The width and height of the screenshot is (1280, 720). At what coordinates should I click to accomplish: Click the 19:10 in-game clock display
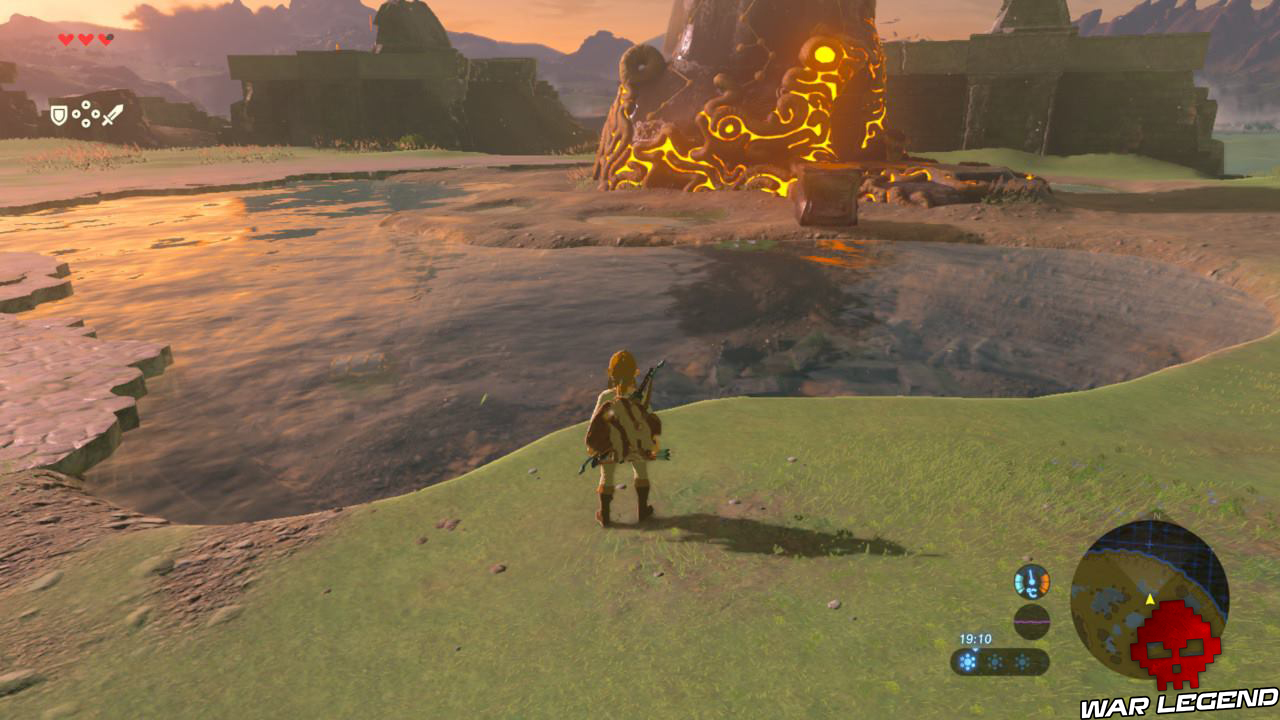click(976, 638)
